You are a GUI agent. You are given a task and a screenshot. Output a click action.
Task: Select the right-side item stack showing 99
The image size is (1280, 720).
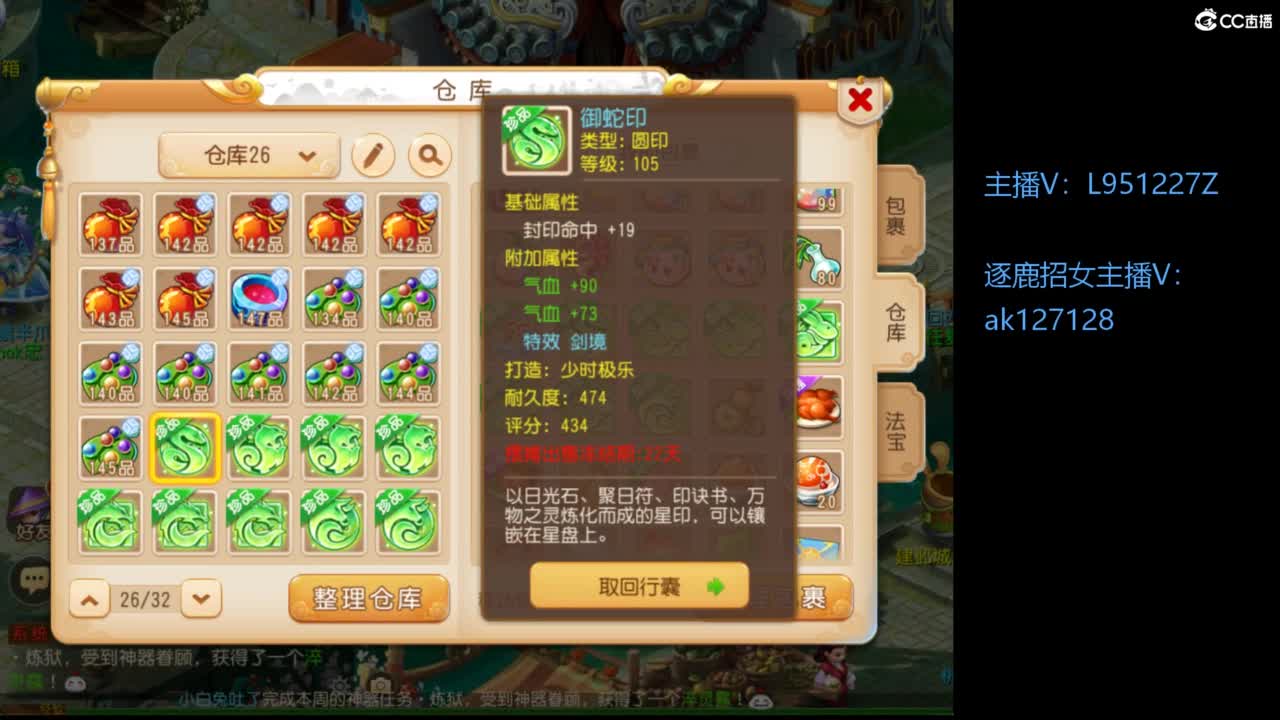click(820, 200)
